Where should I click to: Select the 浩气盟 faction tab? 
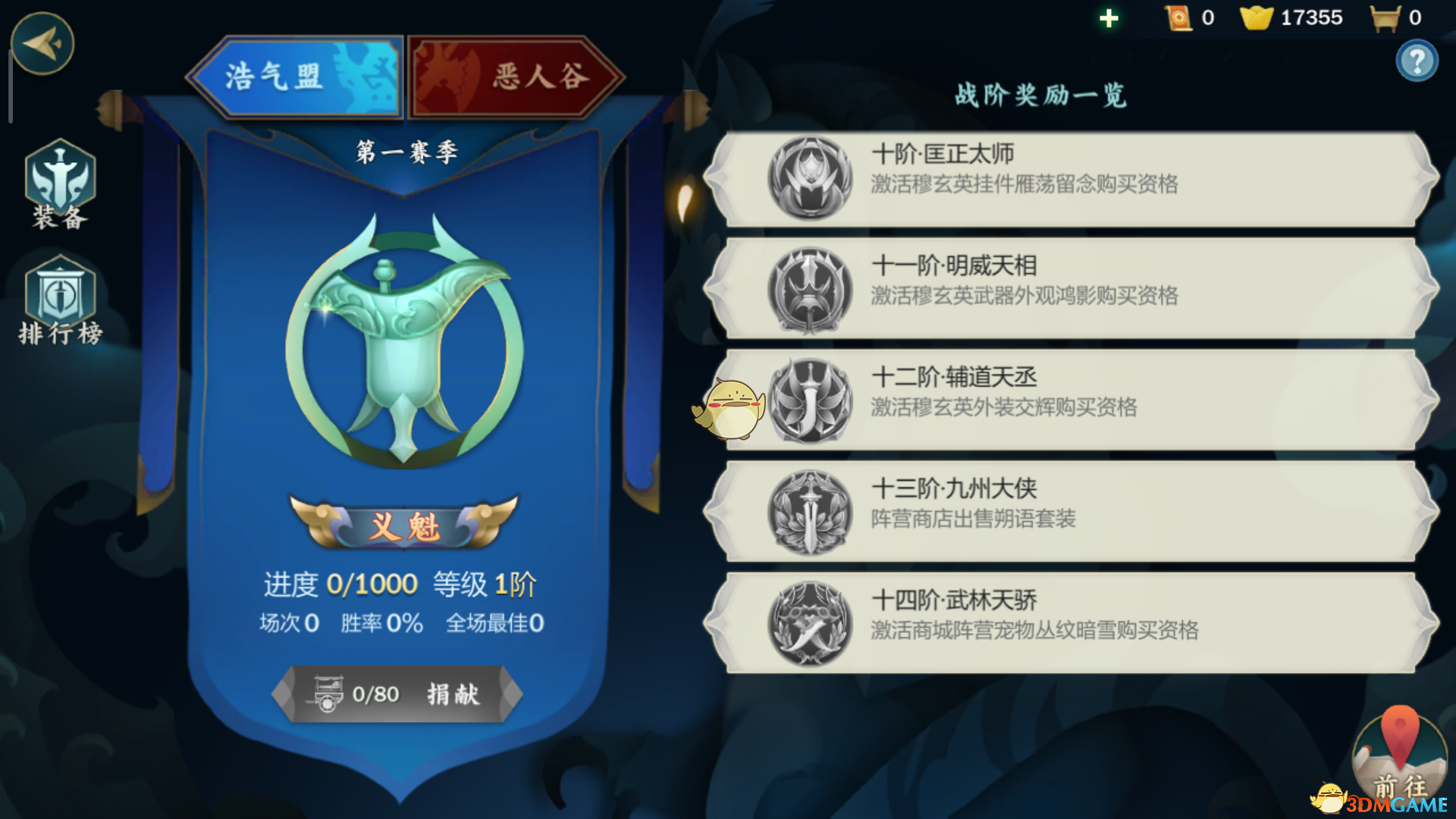[x=296, y=76]
